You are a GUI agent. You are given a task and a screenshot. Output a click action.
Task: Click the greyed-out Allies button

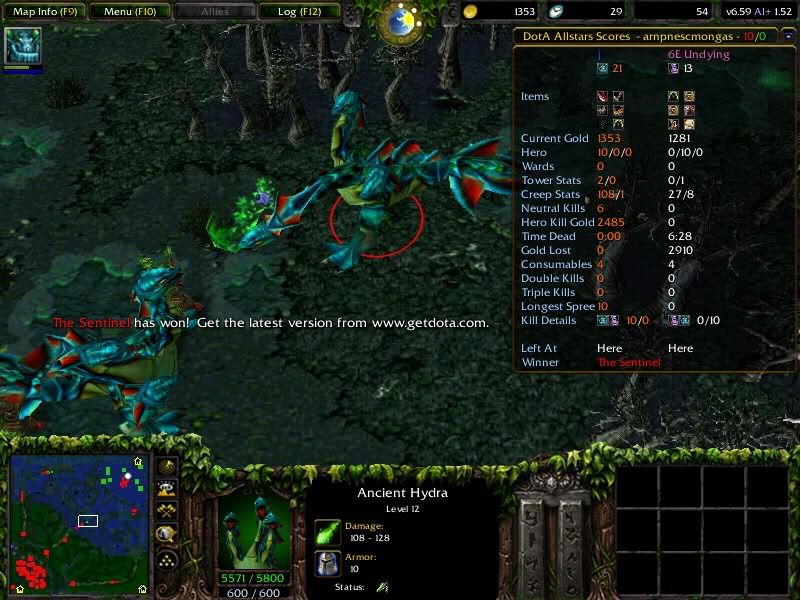[214, 12]
